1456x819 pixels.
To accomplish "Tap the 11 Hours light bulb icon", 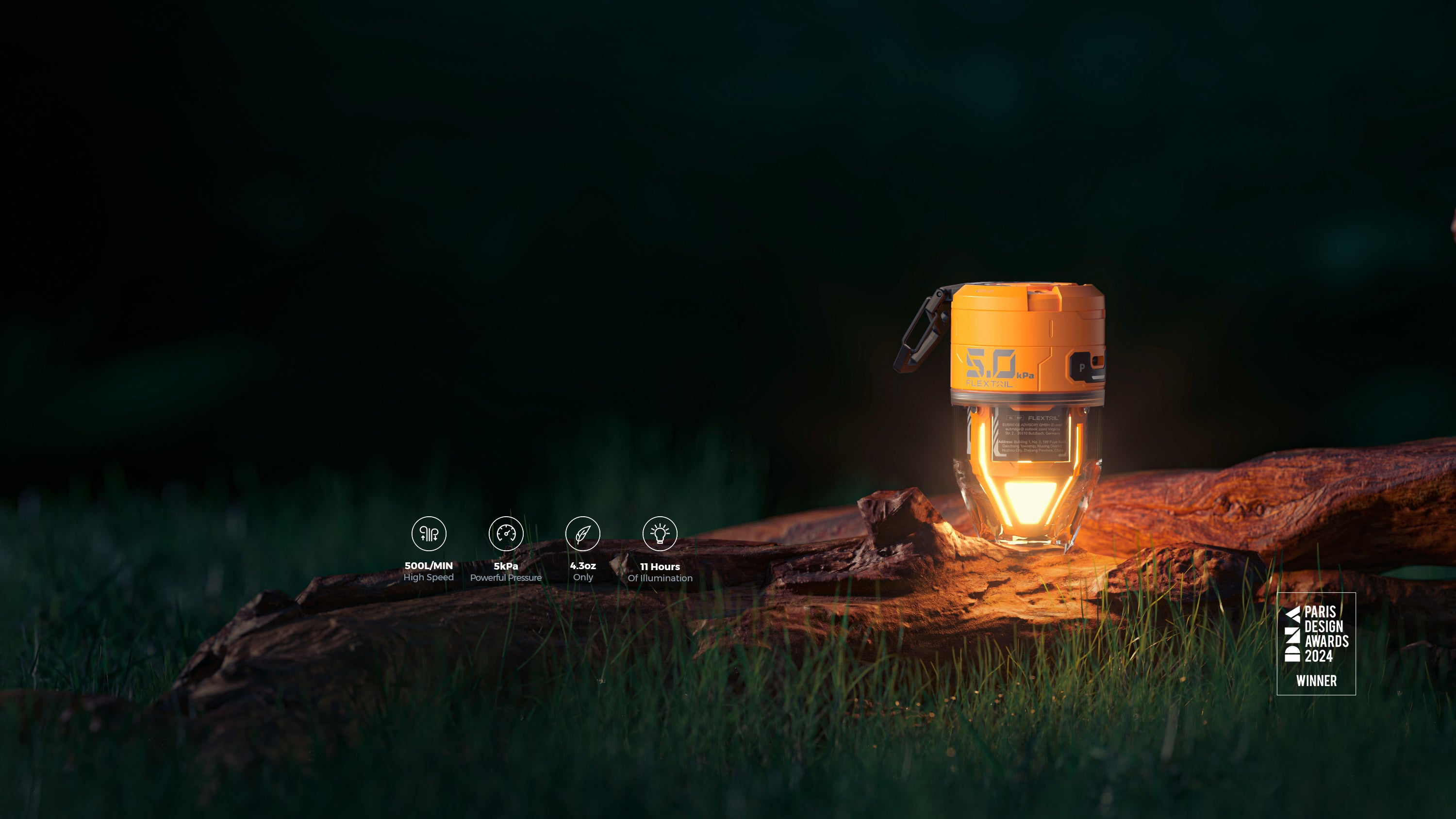I will click(660, 533).
